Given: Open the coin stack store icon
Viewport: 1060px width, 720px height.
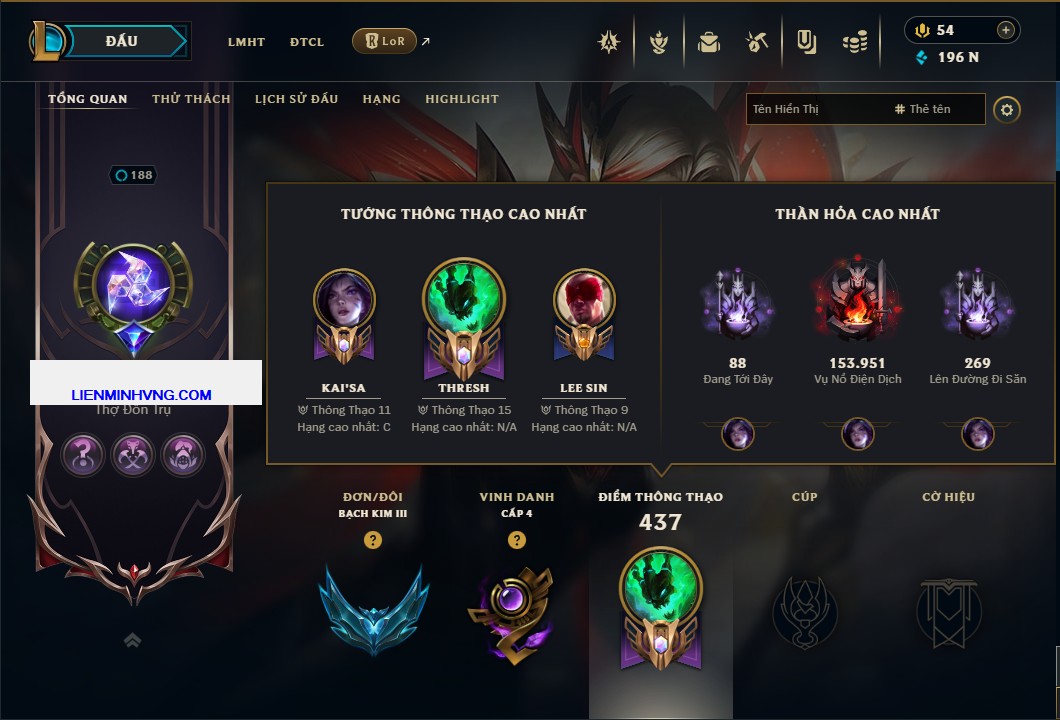Looking at the screenshot, I should pyautogui.click(x=853, y=42).
